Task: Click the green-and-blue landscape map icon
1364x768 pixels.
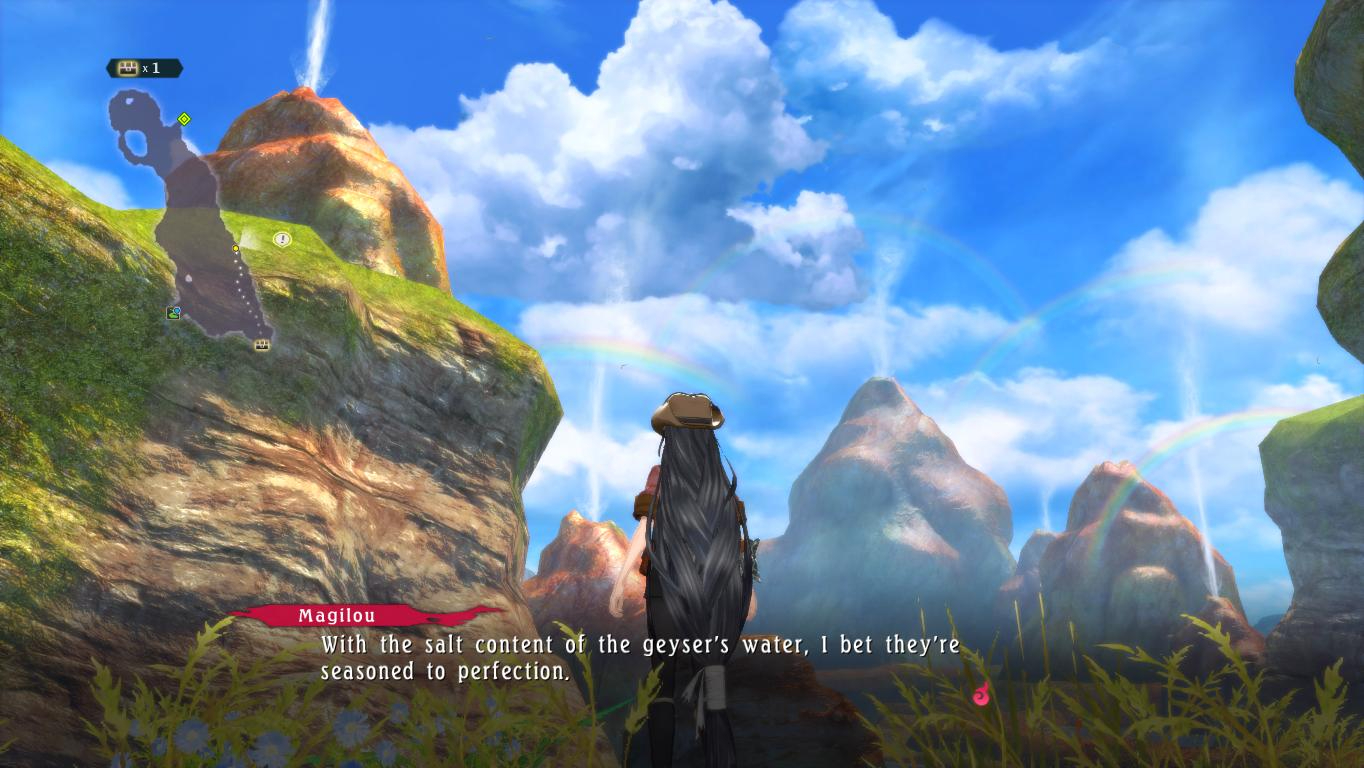Action: point(173,313)
